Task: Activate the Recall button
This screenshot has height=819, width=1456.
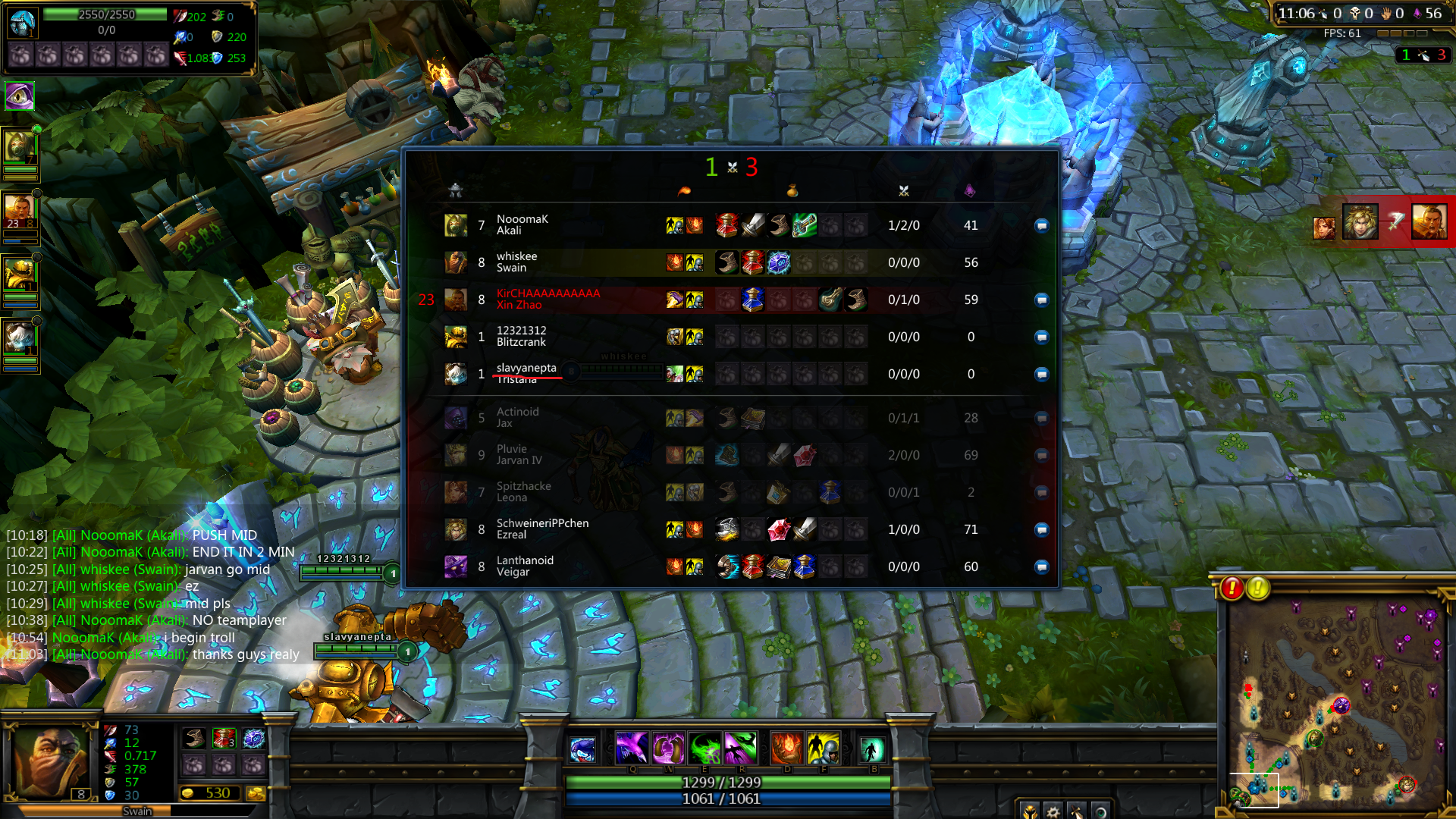Action: pyautogui.click(x=871, y=750)
